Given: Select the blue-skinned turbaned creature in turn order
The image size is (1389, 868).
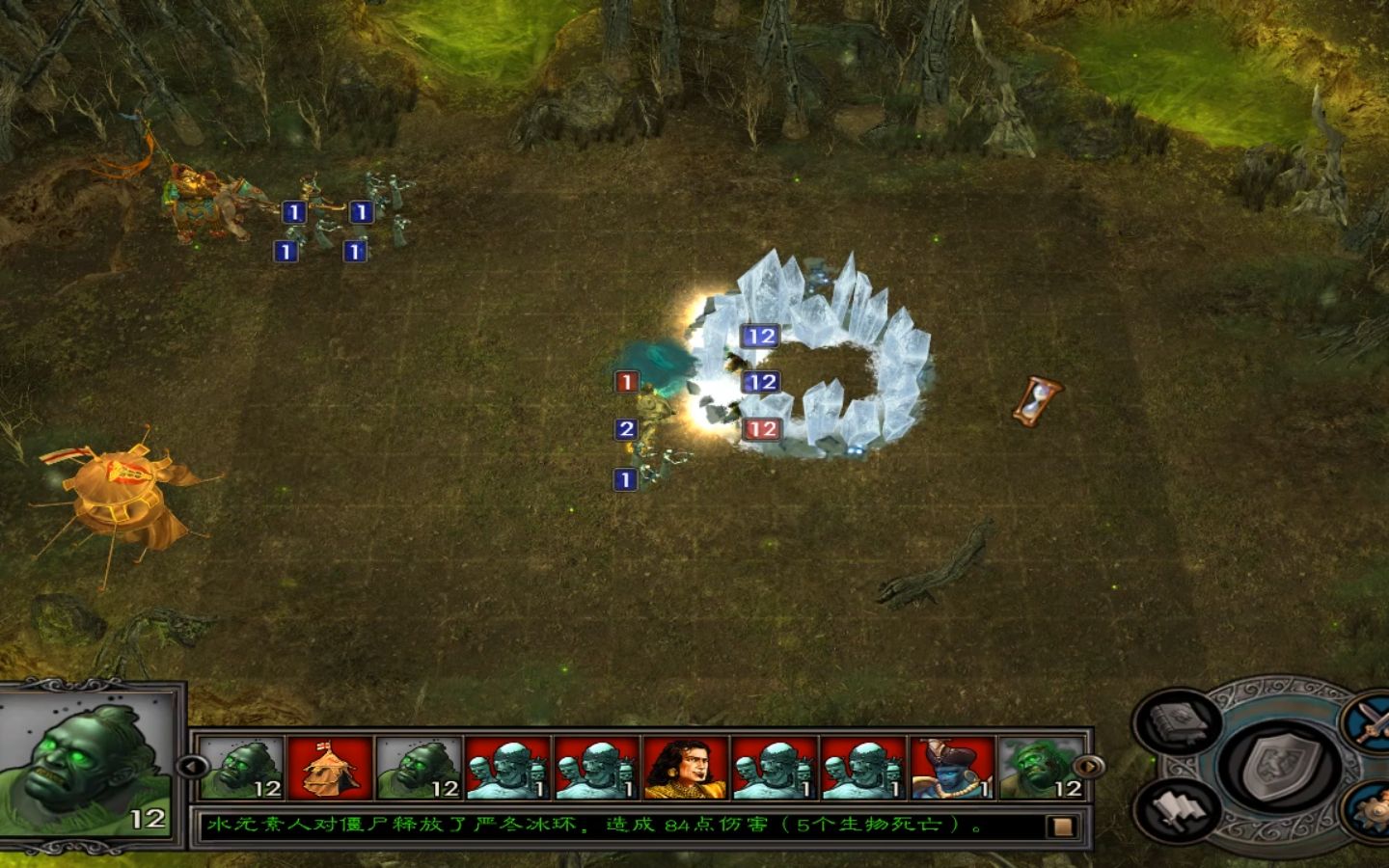Looking at the screenshot, I should pyautogui.click(x=953, y=769).
